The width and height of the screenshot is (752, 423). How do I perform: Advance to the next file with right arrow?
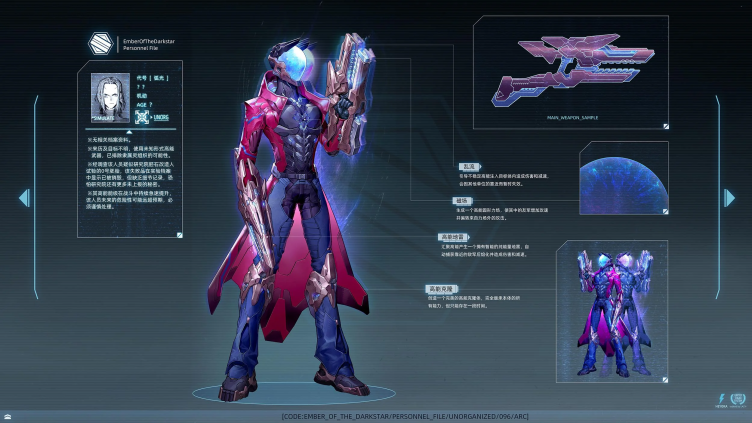click(729, 198)
